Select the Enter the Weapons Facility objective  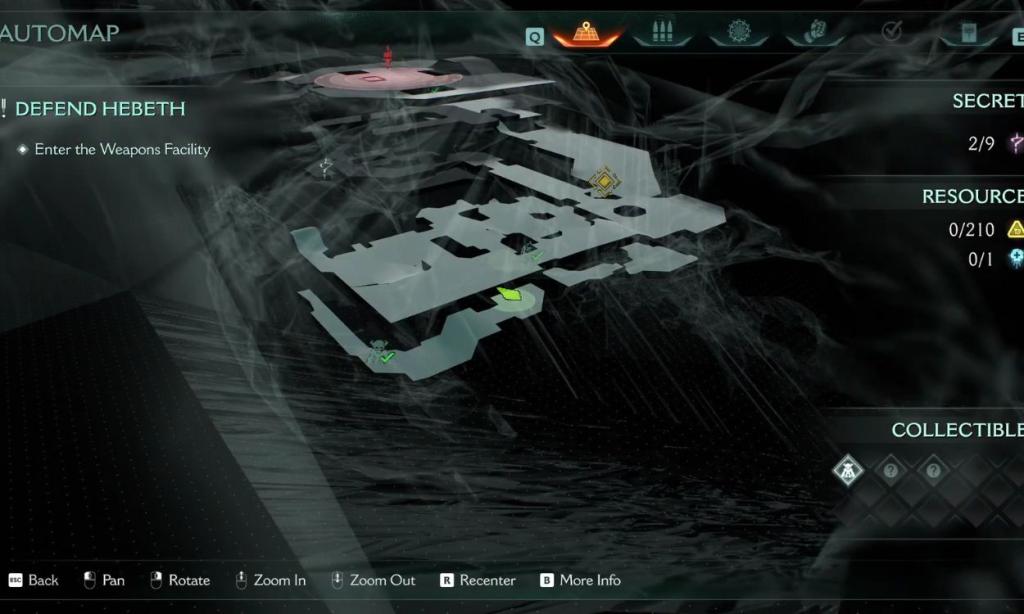pos(121,149)
